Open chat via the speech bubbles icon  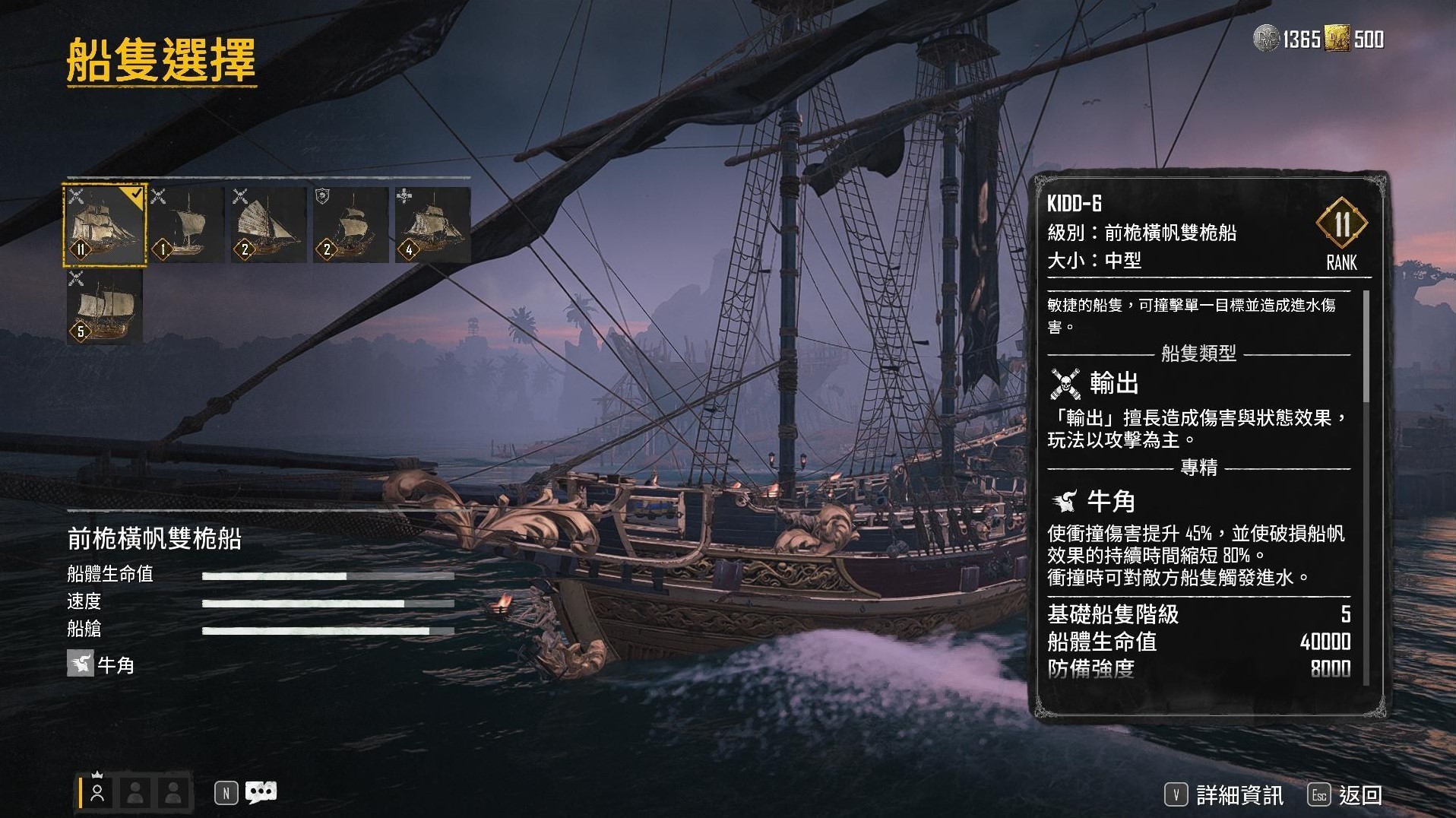(x=261, y=791)
